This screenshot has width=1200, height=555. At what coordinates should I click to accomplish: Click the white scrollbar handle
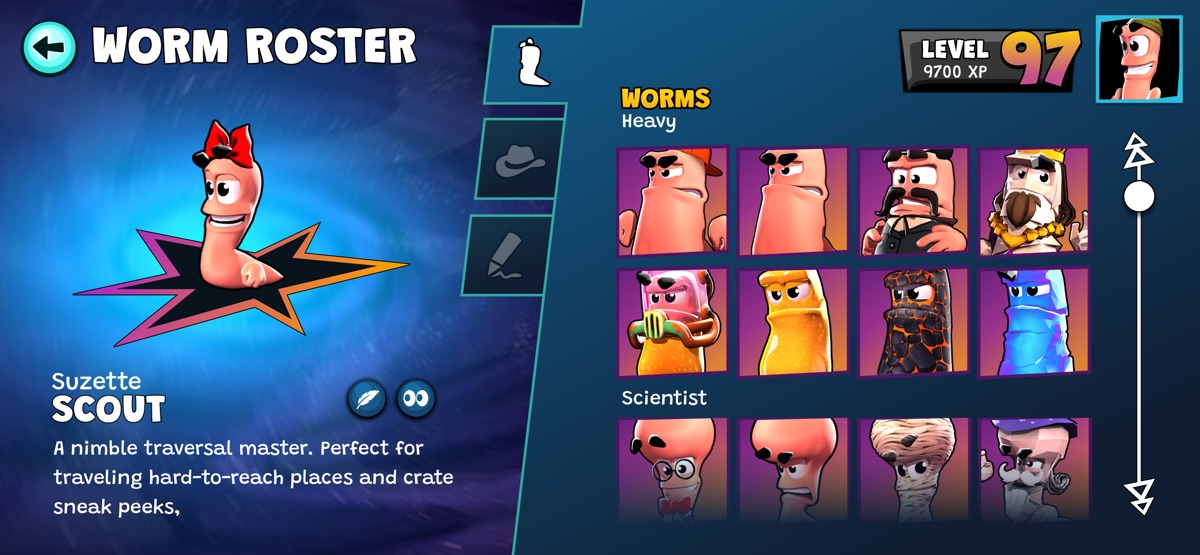[1138, 195]
